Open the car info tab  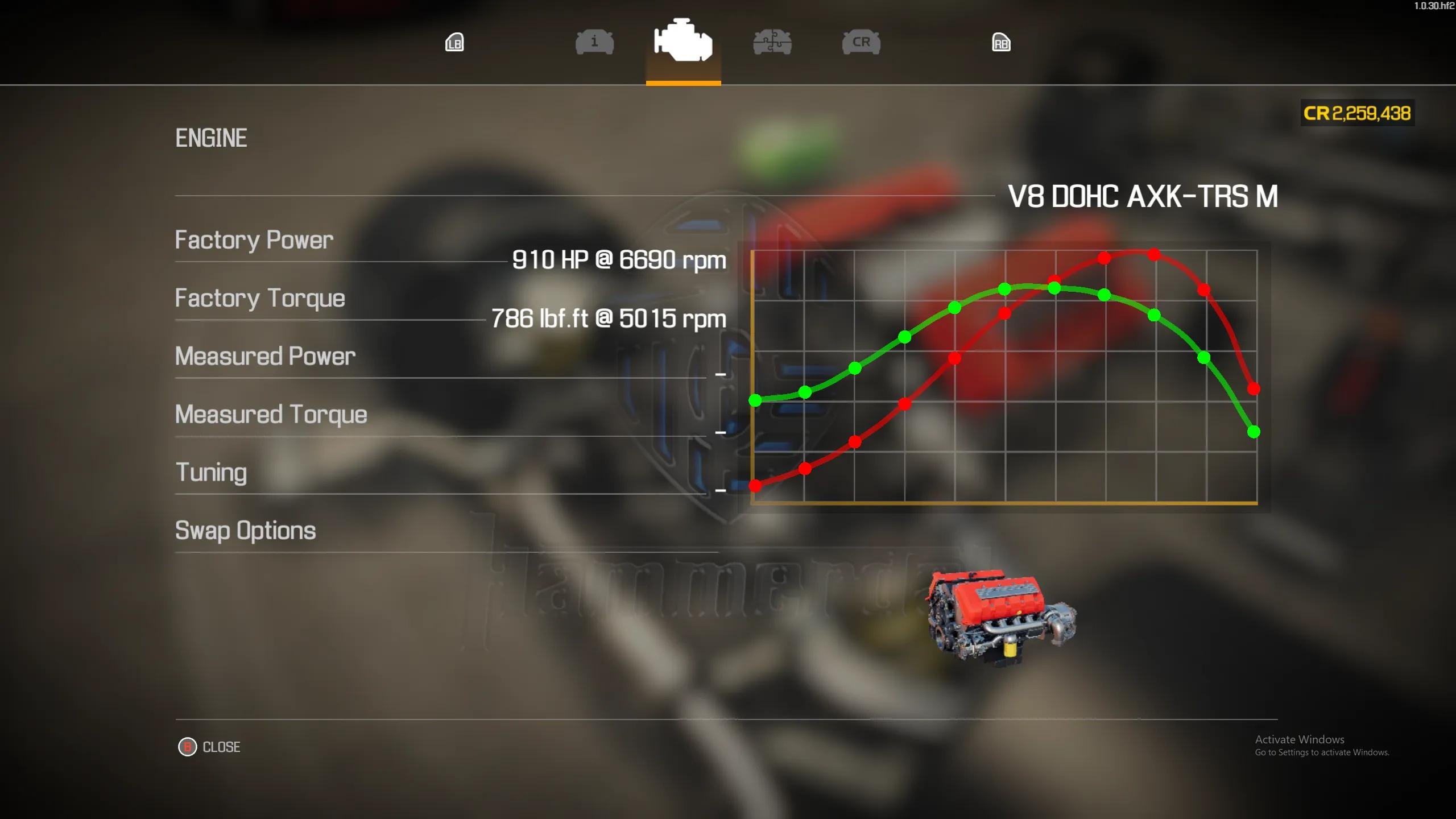point(594,43)
